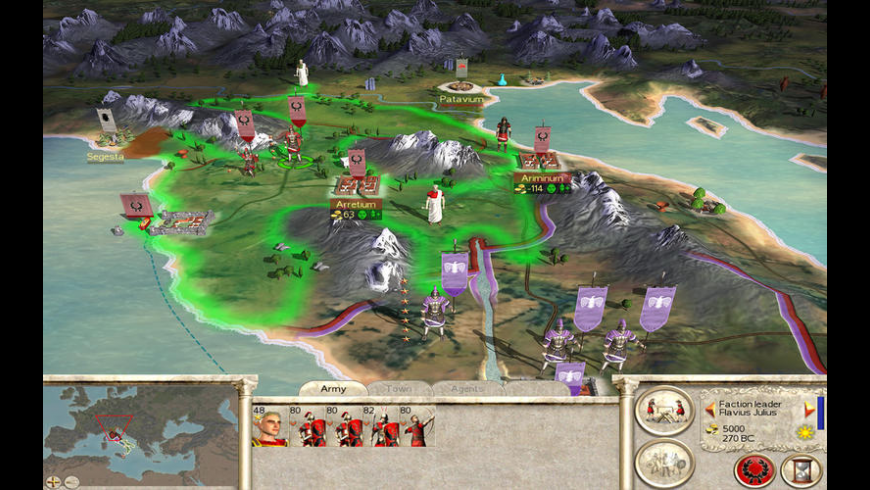The width and height of the screenshot is (870, 490).
Task: Zoom in the minimap with plus button
Action: pyautogui.click(x=53, y=481)
